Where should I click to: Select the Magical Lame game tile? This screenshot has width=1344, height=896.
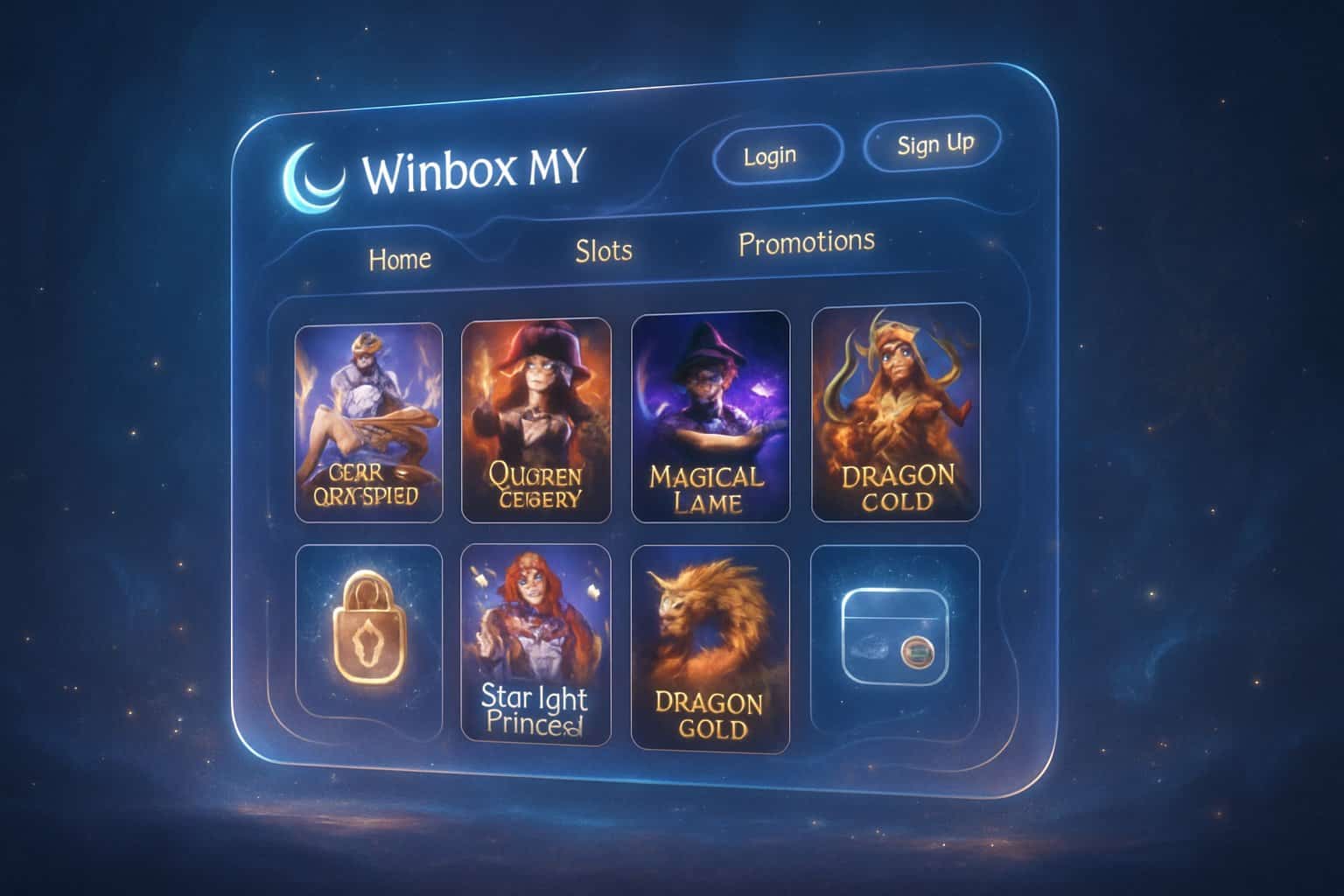pos(710,417)
